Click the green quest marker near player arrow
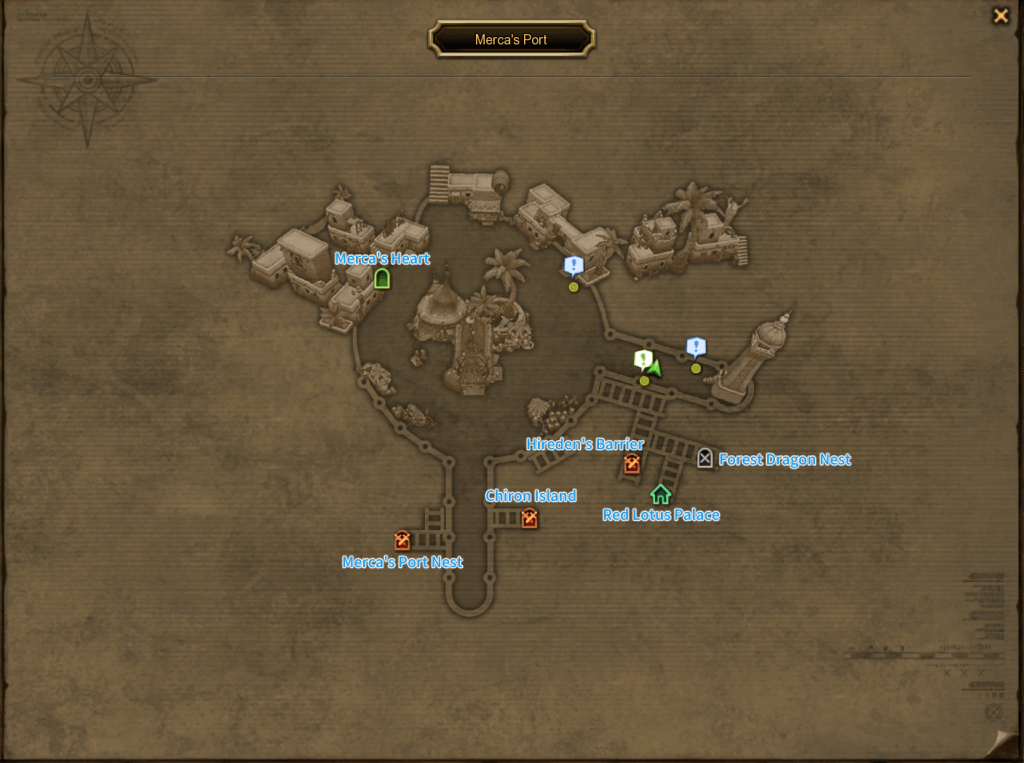Image resolution: width=1024 pixels, height=763 pixels. tap(643, 358)
